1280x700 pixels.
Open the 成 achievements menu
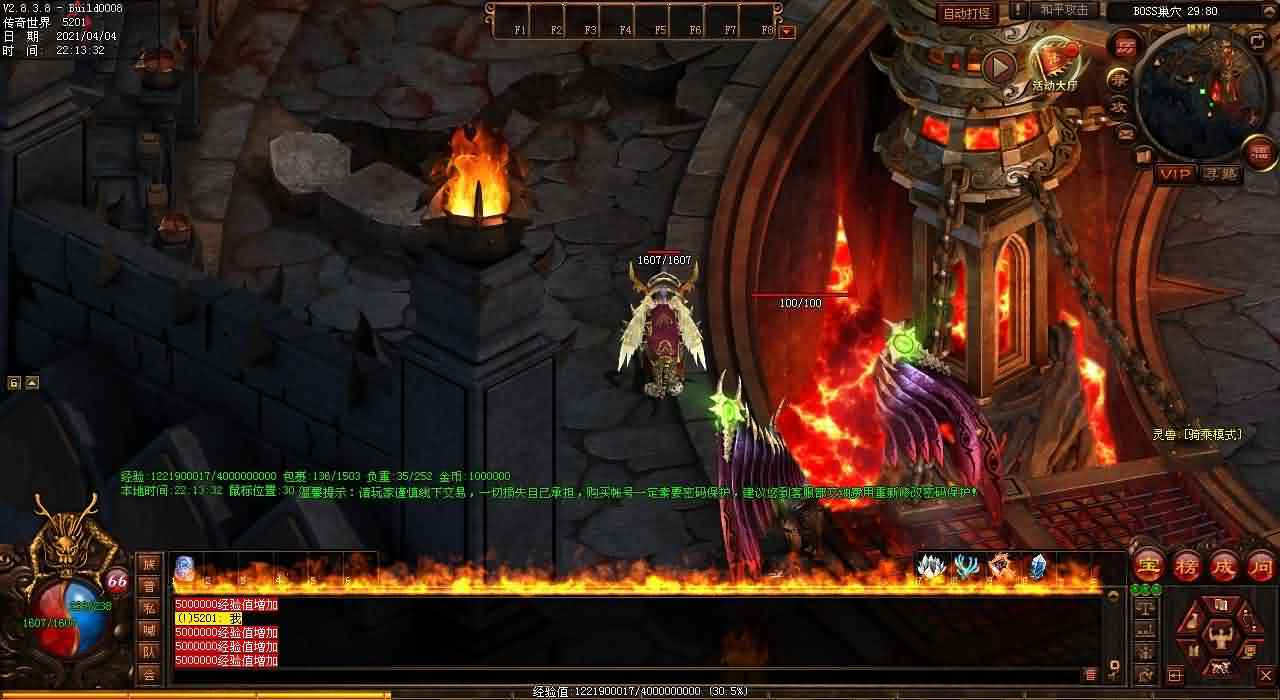click(x=1223, y=566)
